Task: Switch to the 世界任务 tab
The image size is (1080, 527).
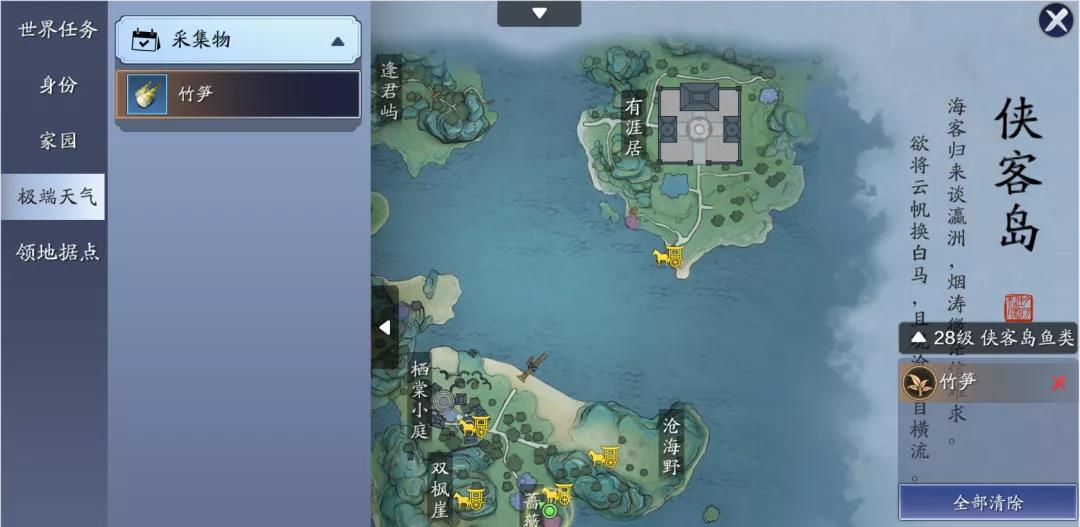Action: pyautogui.click(x=57, y=29)
